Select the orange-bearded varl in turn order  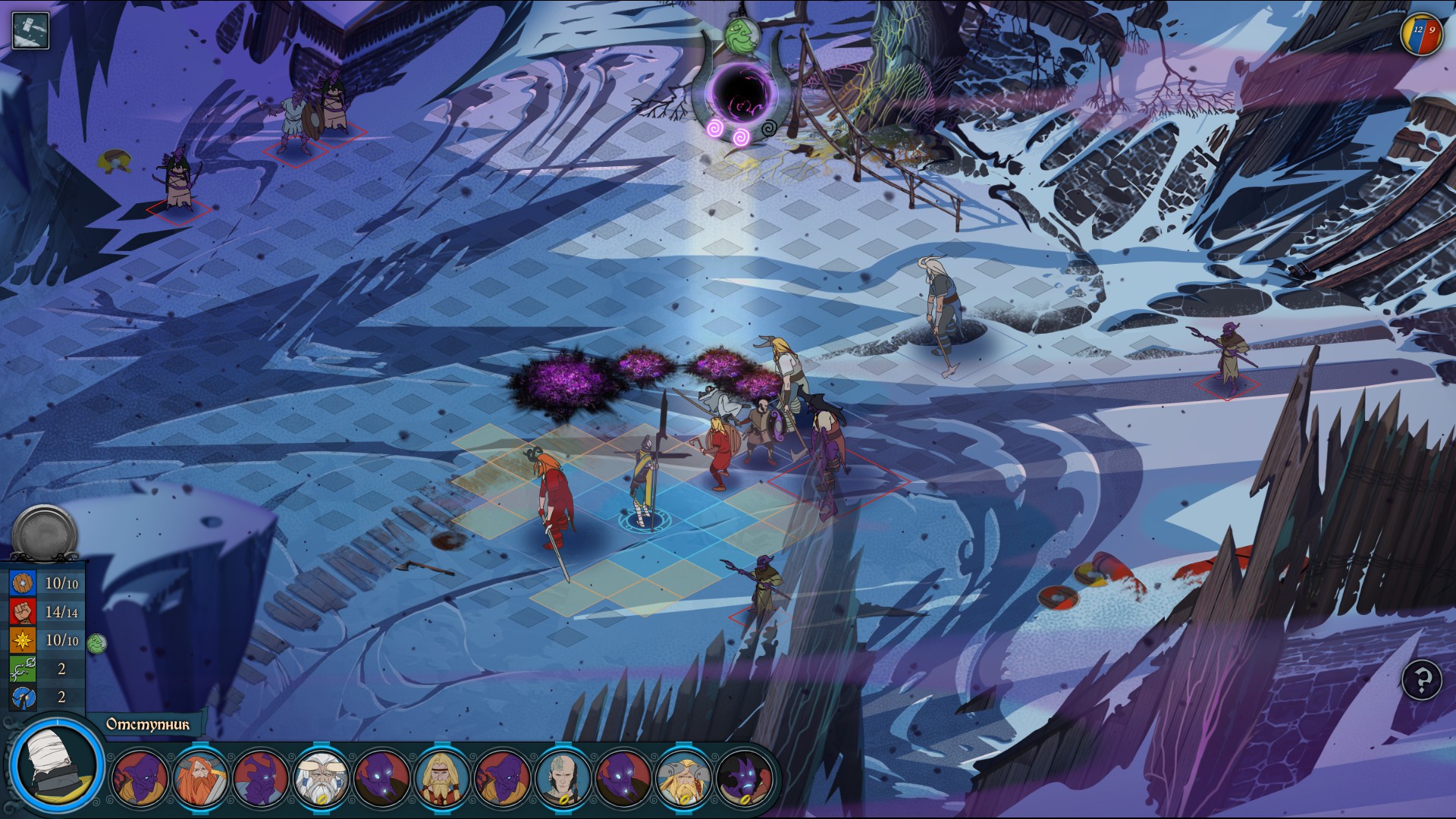pos(201,778)
